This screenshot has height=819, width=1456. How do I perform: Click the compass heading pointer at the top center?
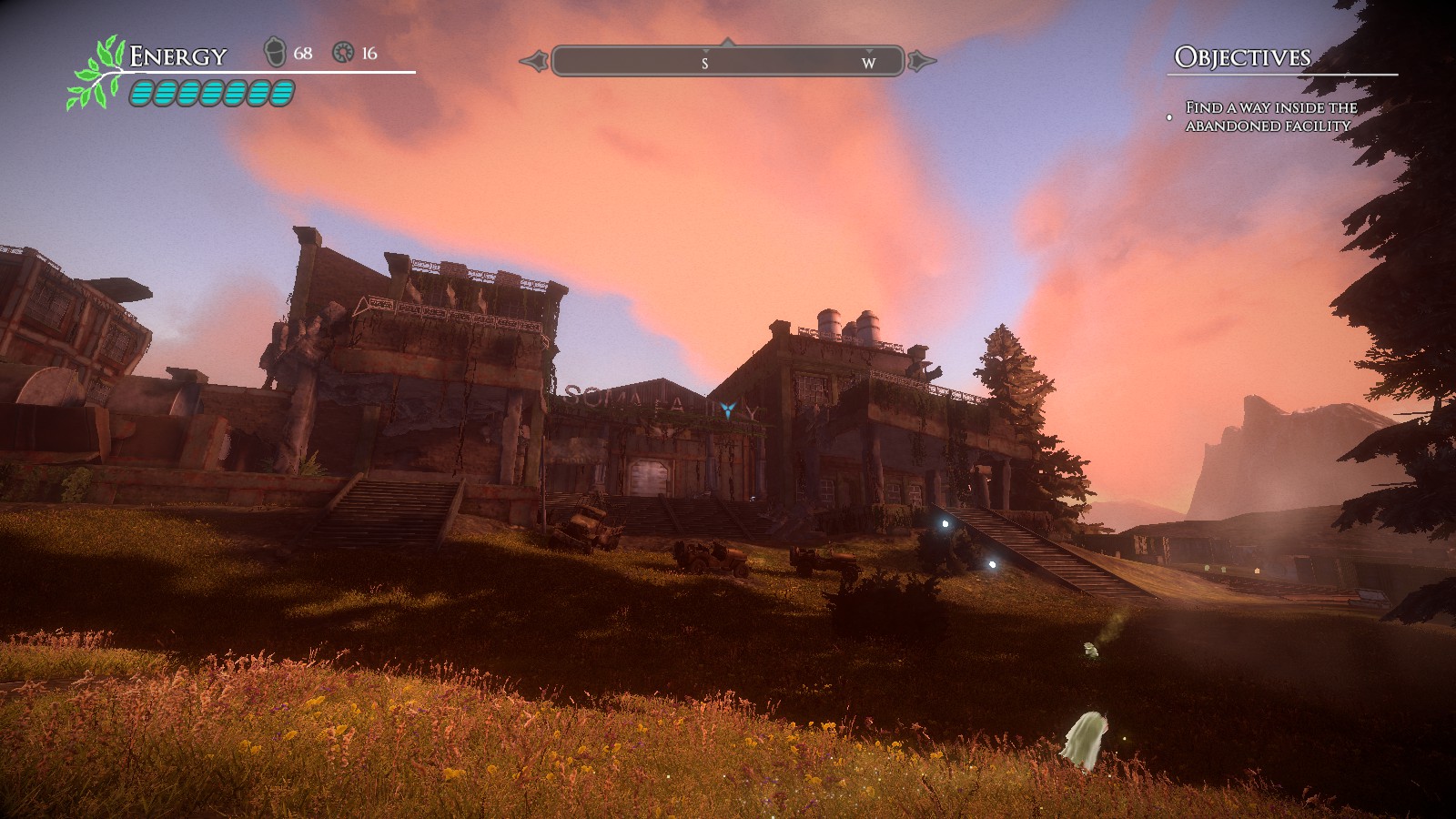728,41
